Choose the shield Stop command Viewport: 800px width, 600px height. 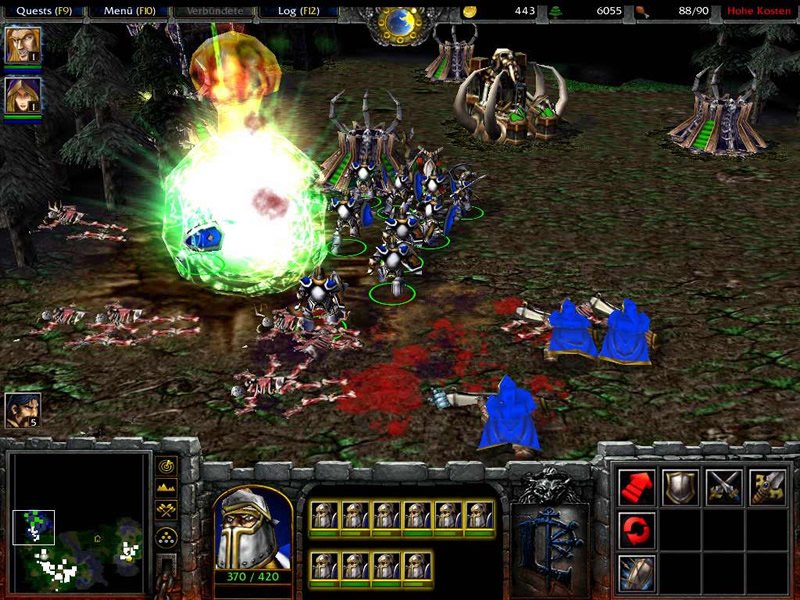(680, 486)
